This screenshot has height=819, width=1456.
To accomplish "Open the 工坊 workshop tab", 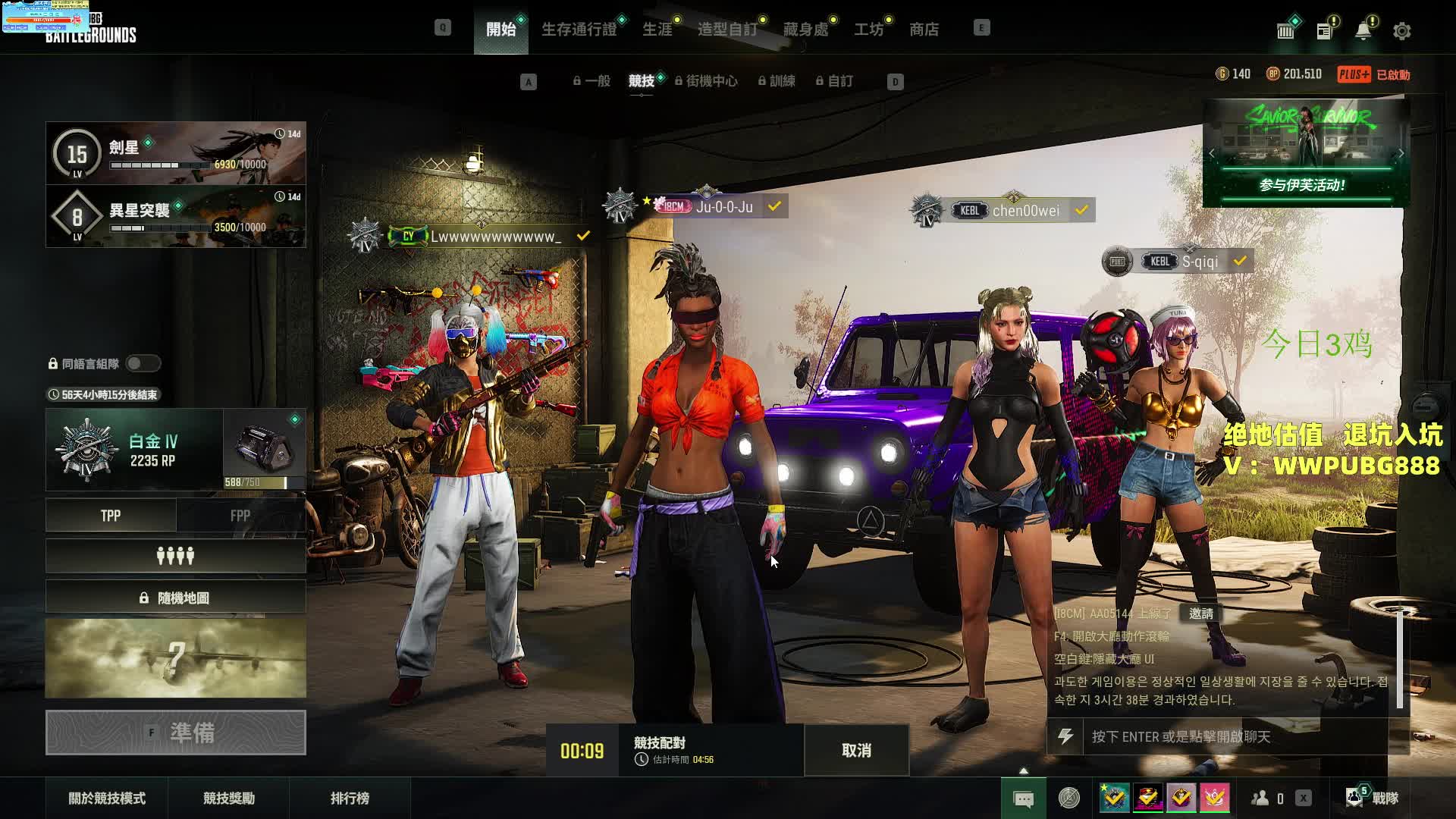I will coord(868,30).
